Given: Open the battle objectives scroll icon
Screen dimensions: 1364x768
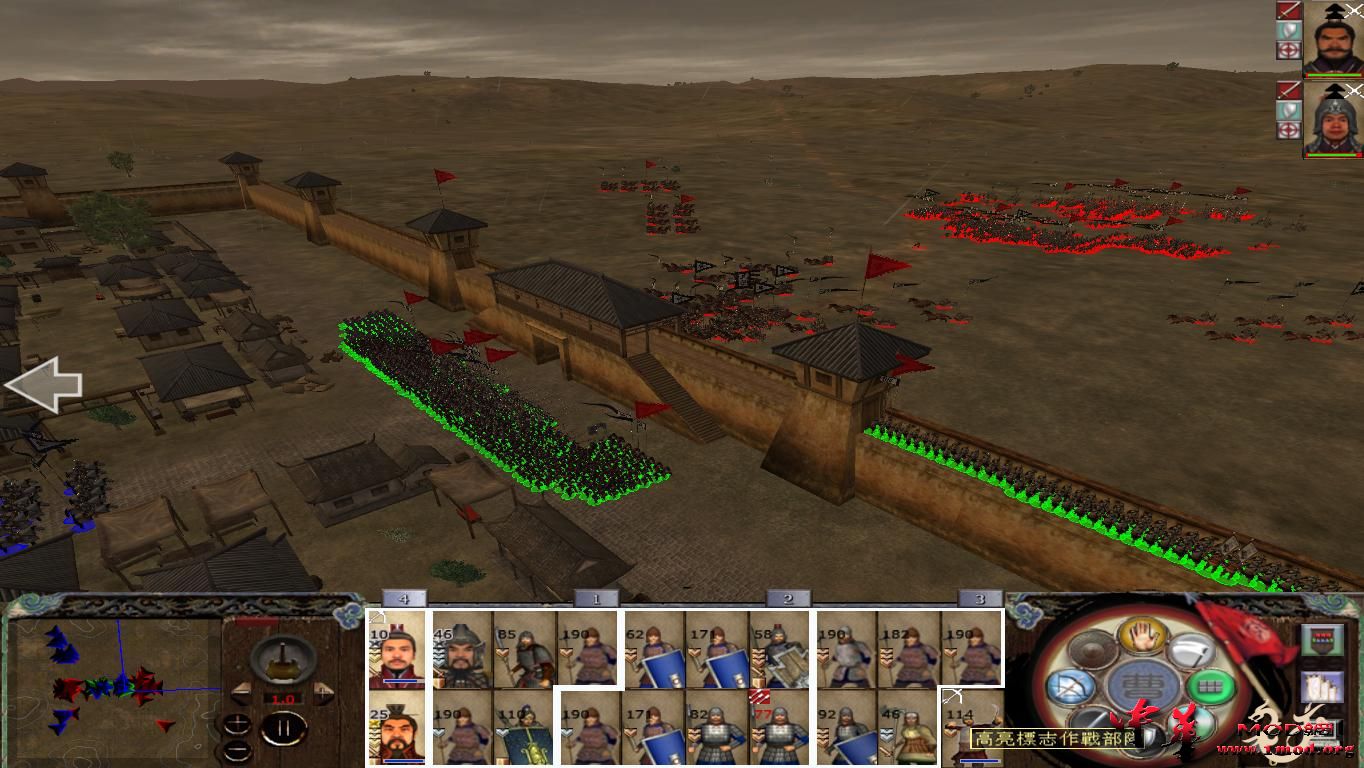Looking at the screenshot, I should (x=1321, y=686).
